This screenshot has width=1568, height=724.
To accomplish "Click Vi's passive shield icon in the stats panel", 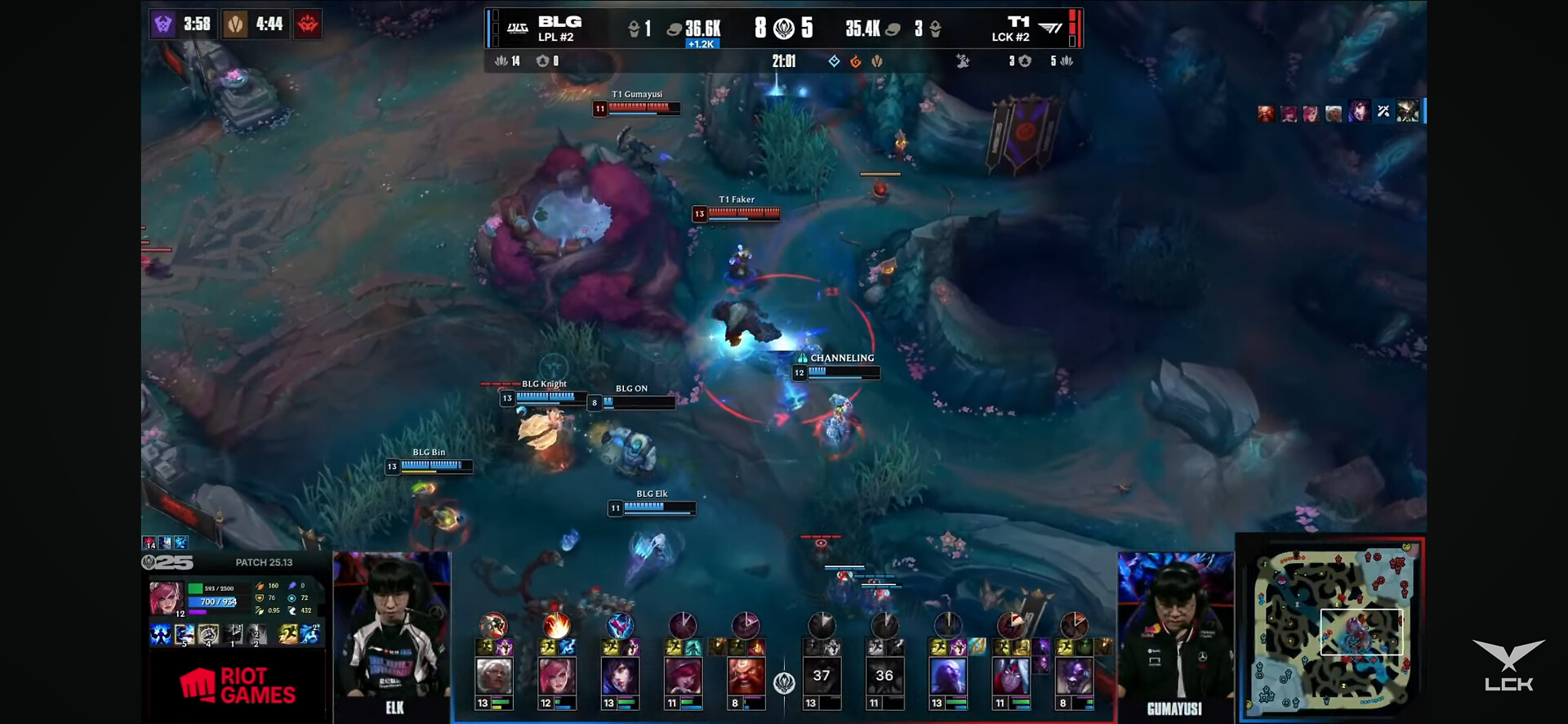I will (160, 634).
